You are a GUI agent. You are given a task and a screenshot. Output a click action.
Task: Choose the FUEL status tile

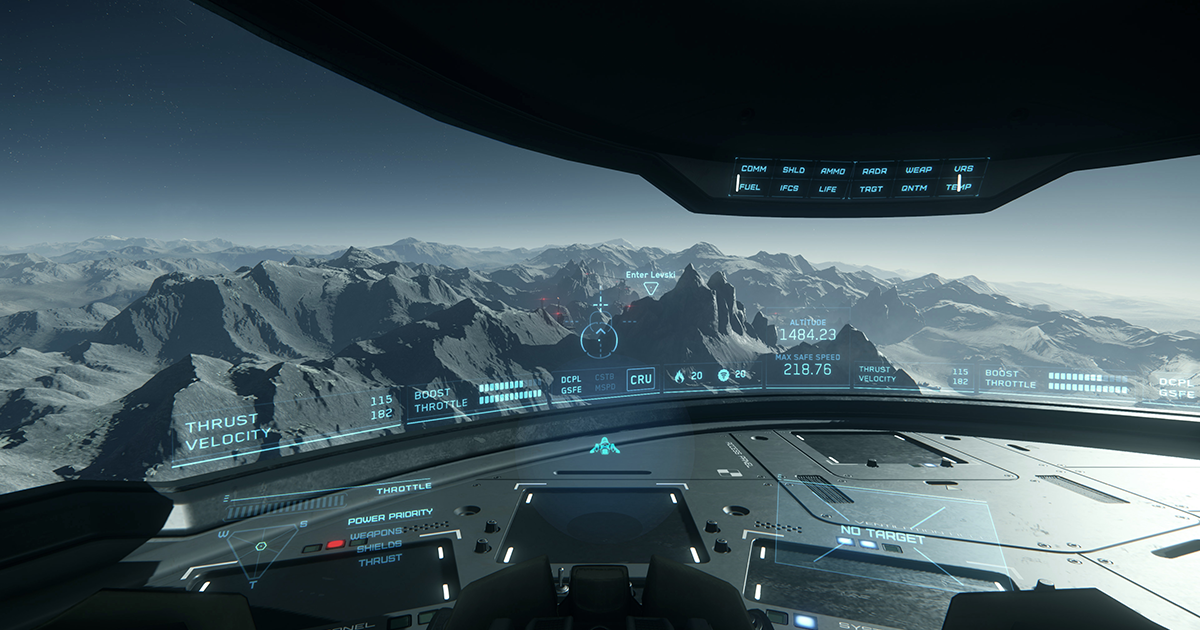pos(749,187)
